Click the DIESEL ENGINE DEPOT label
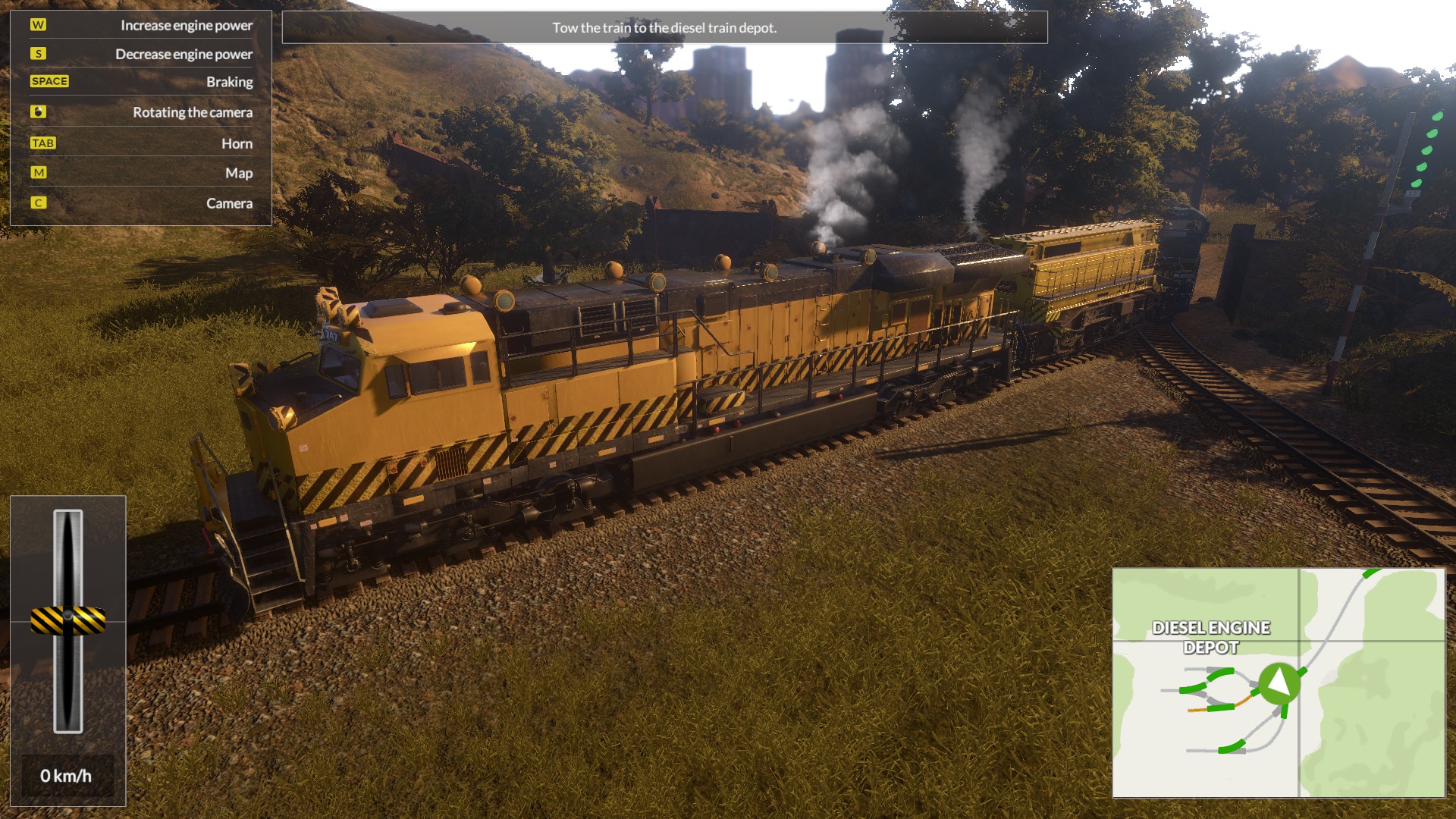This screenshot has width=1456, height=819. 1210,636
